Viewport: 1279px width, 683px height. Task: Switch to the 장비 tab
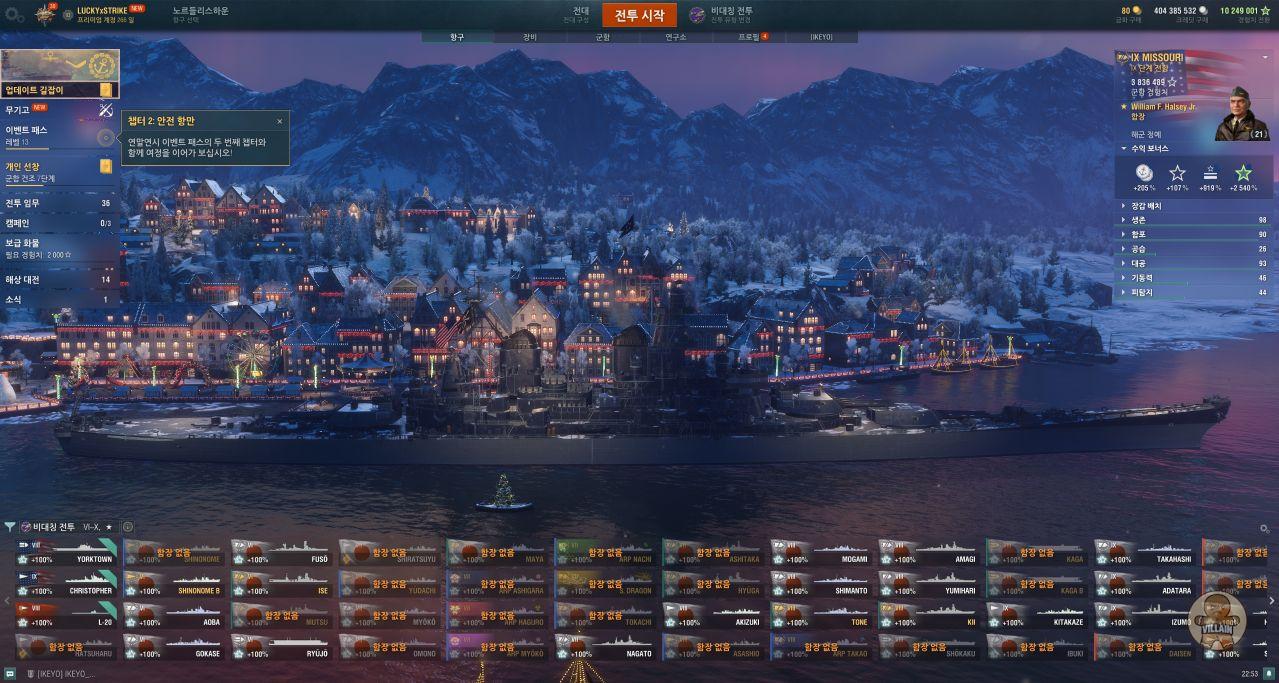[x=529, y=37]
